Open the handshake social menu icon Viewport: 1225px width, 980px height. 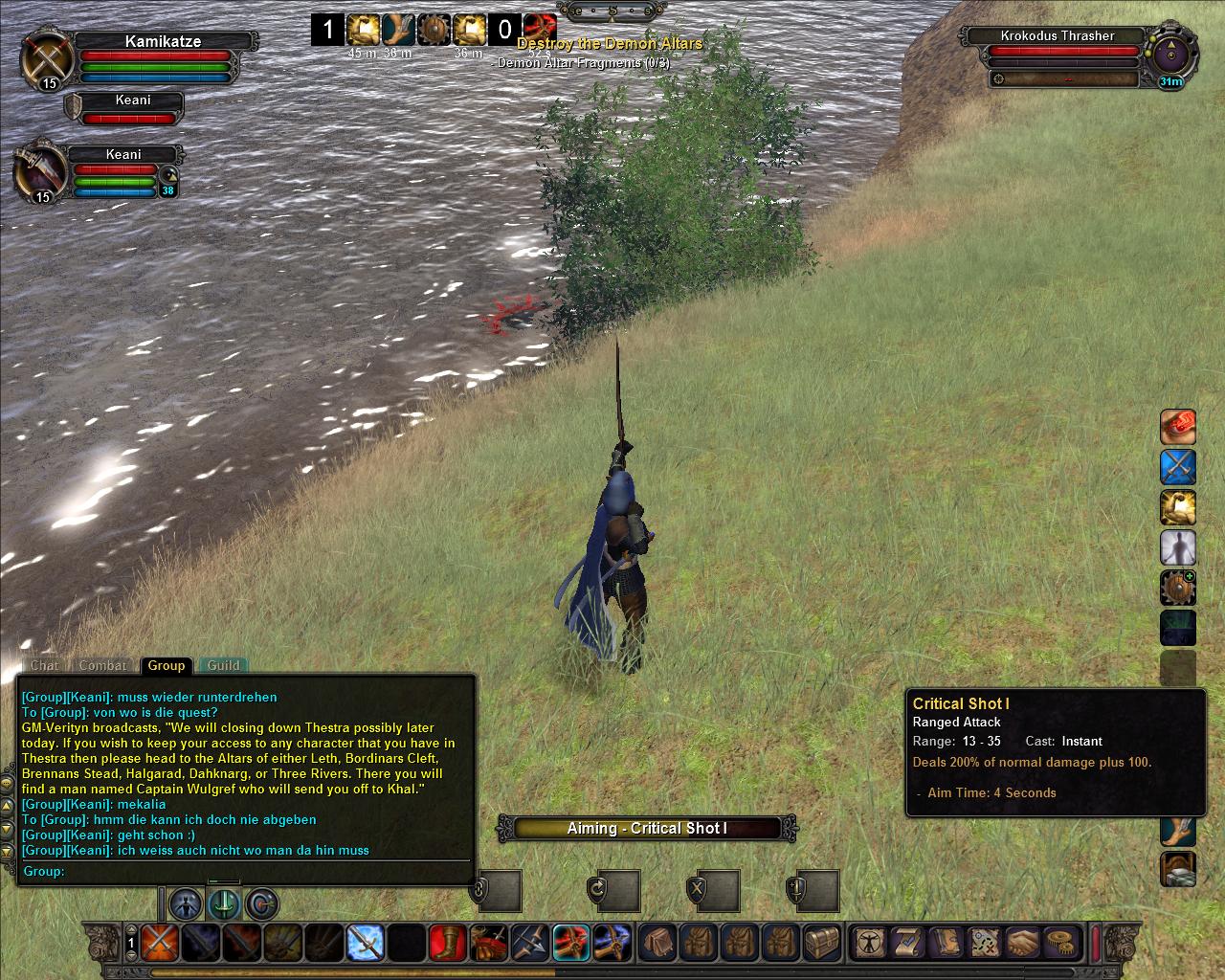(x=1023, y=942)
